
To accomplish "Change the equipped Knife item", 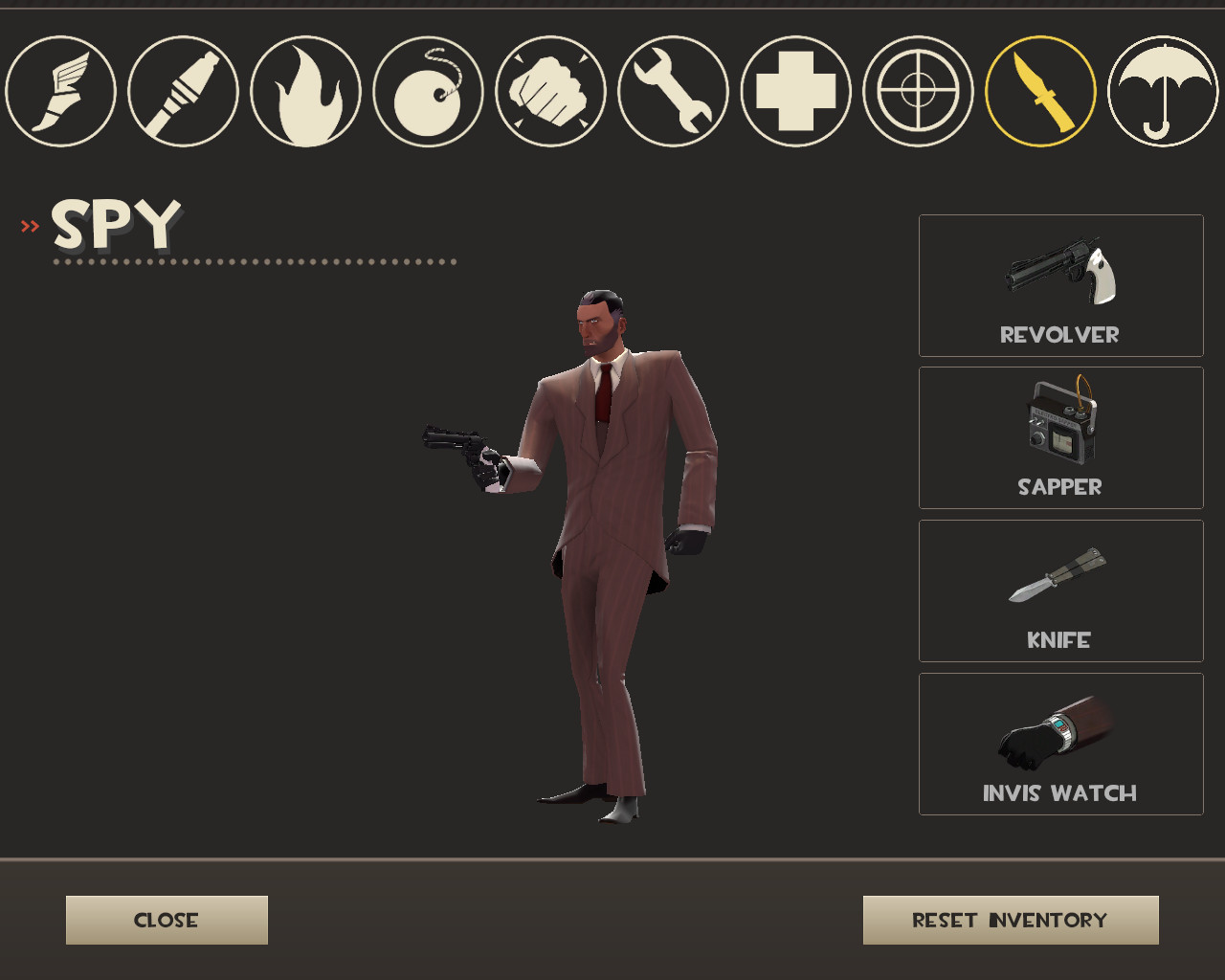I will 1060,590.
